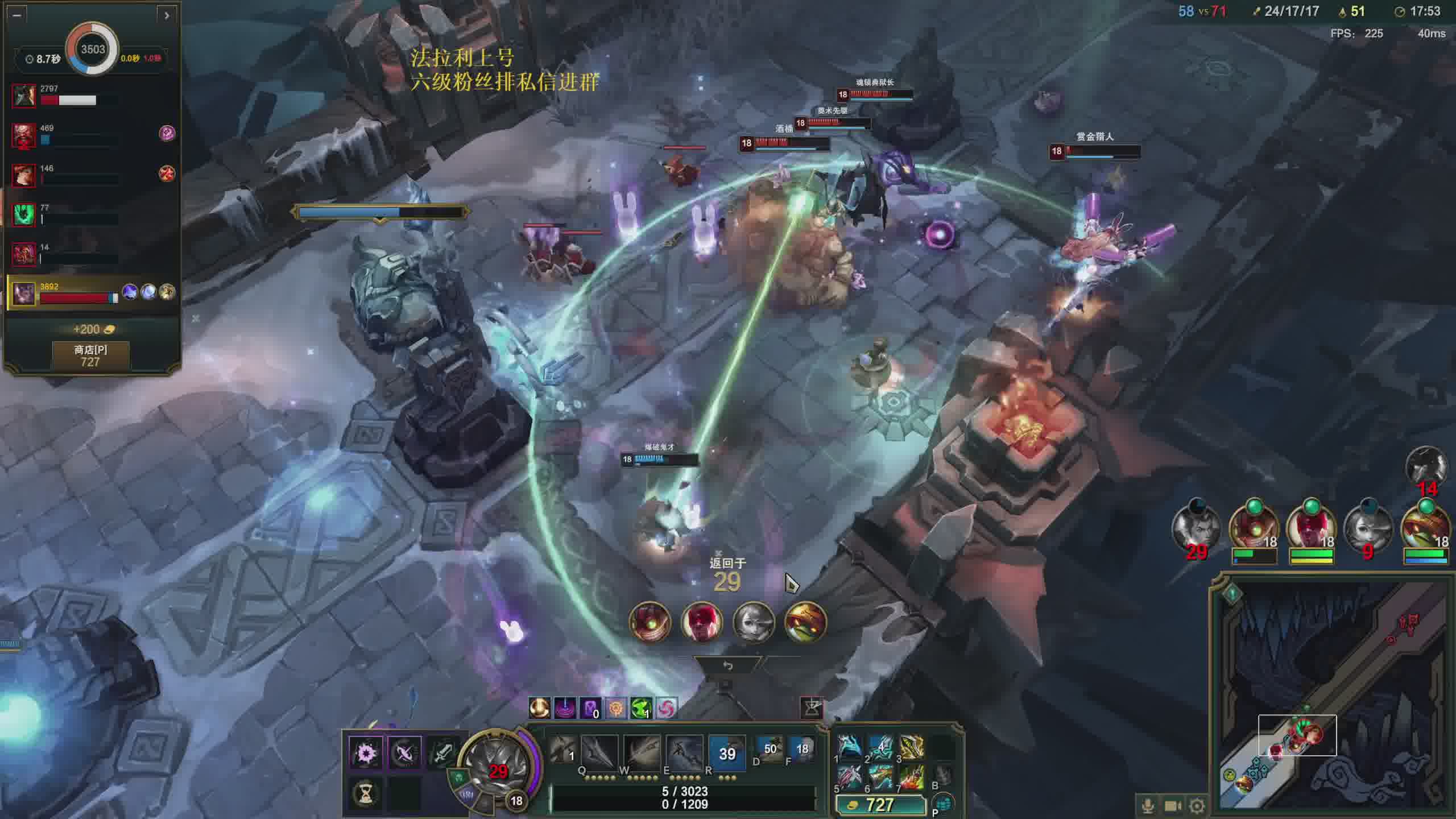
Task: Open the store via the 727 gold button
Action: tap(880, 805)
